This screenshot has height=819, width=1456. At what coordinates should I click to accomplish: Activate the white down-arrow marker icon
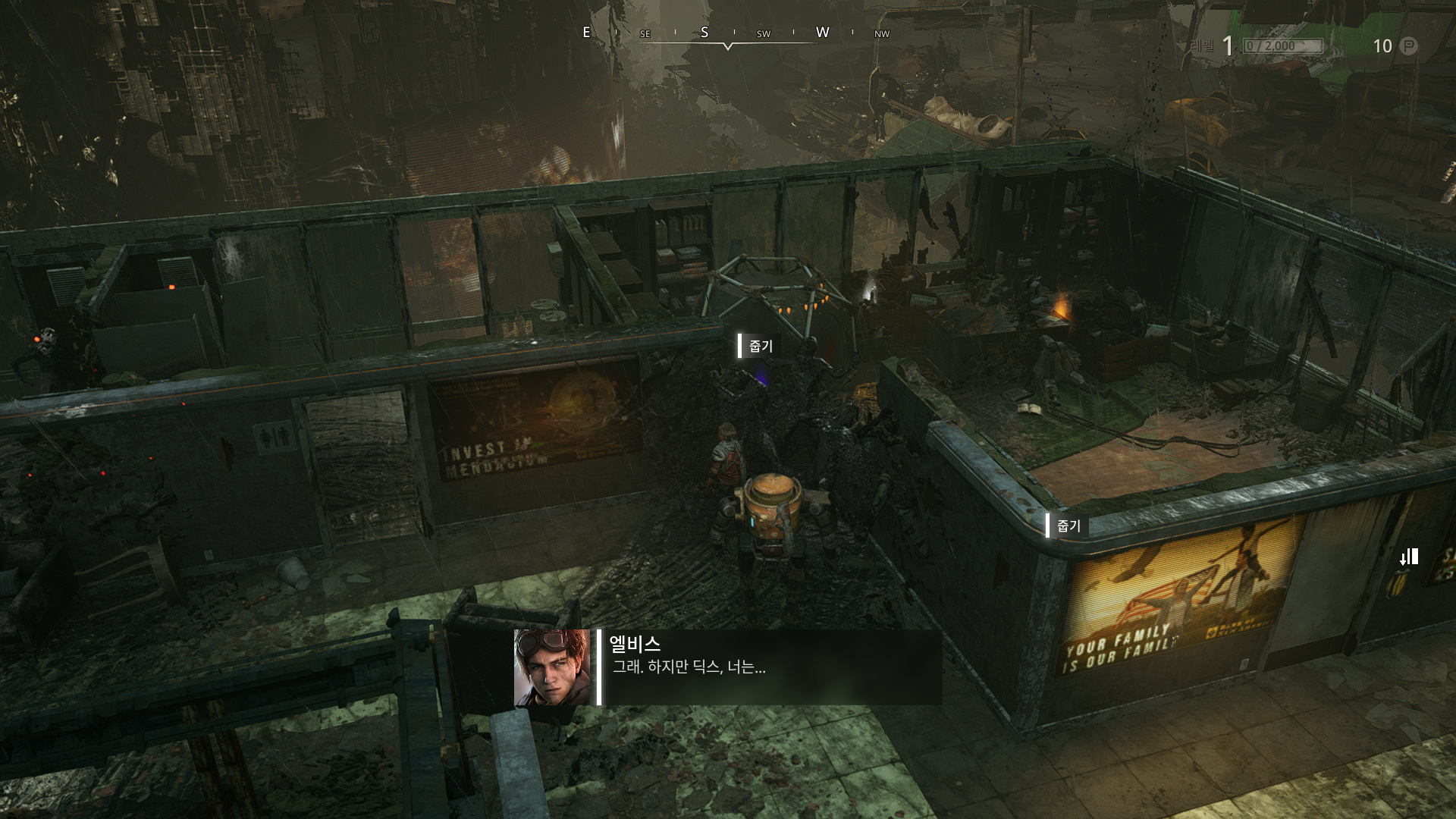pyautogui.click(x=1408, y=557)
